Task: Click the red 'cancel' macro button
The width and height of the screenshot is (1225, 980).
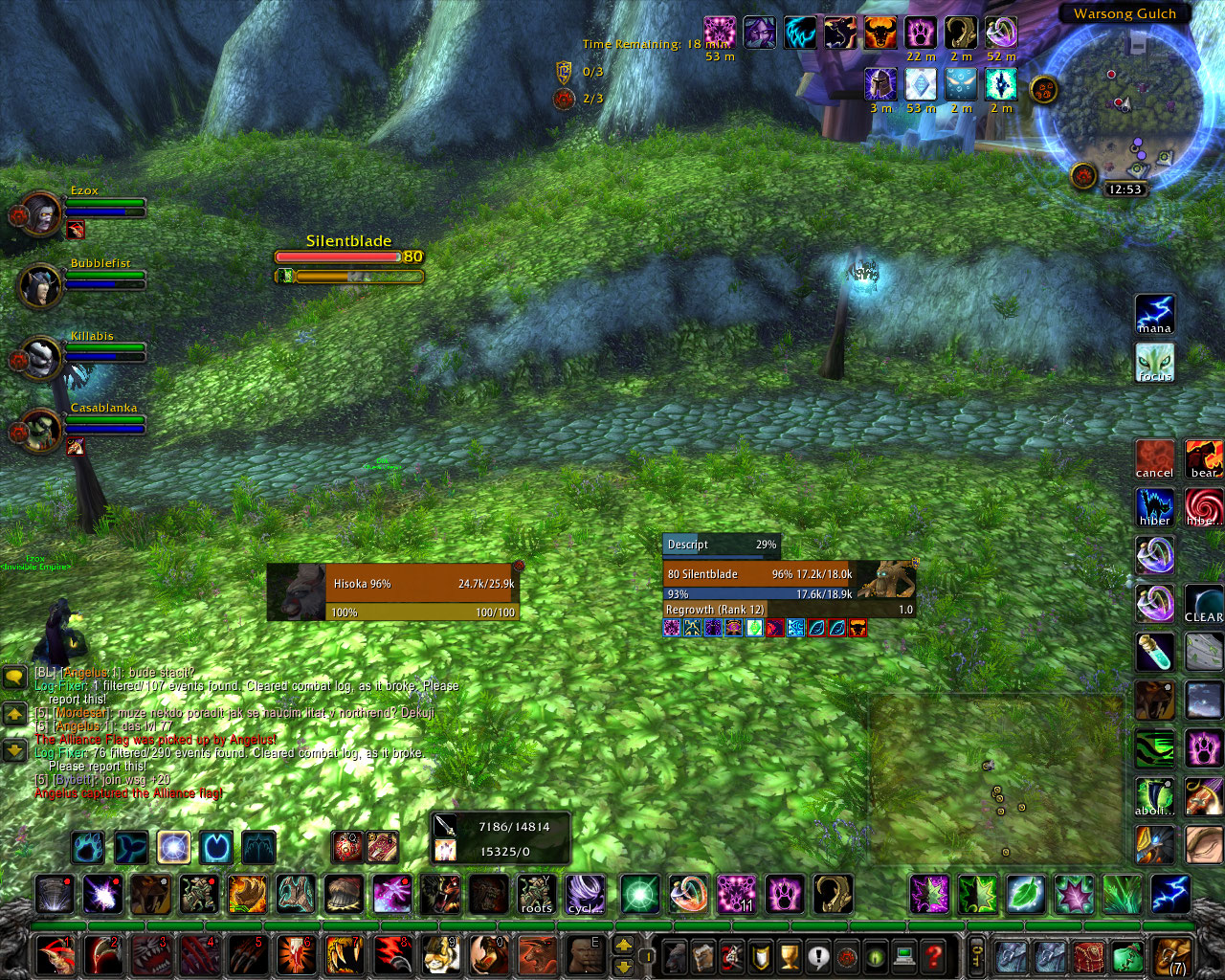Action: click(1154, 459)
